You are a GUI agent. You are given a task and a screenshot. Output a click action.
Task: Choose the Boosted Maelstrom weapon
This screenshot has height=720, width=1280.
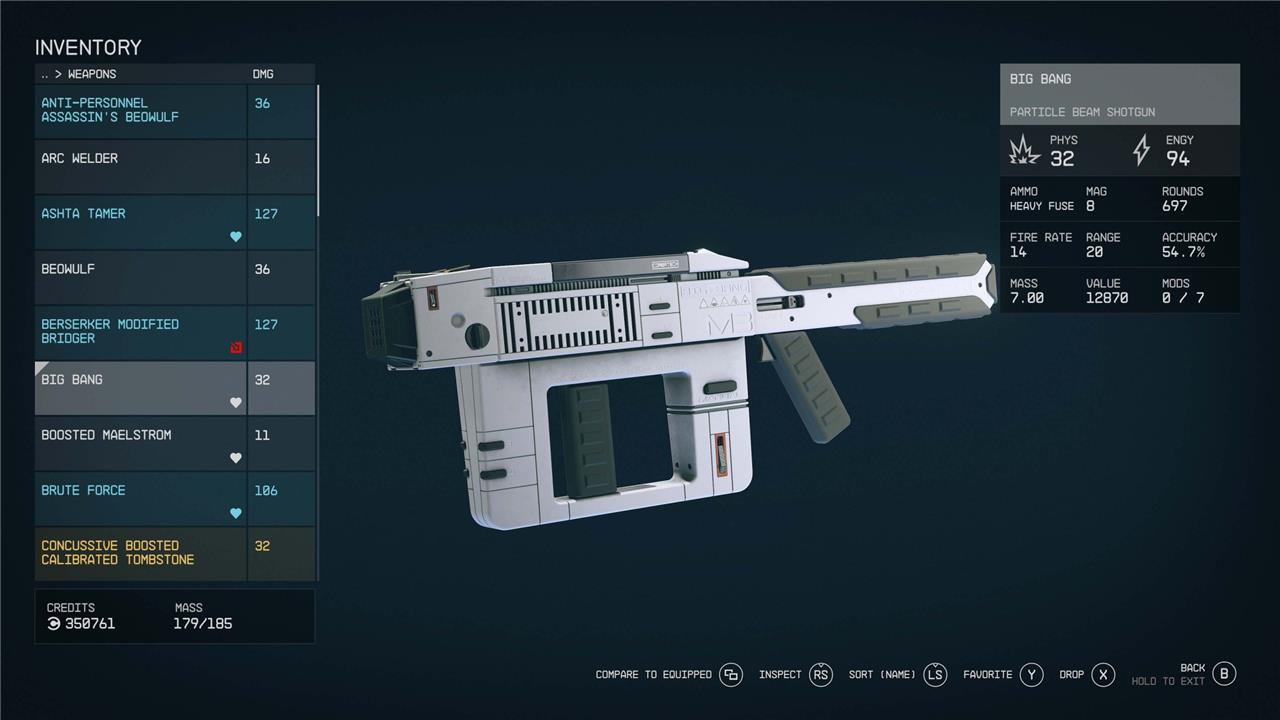140,443
